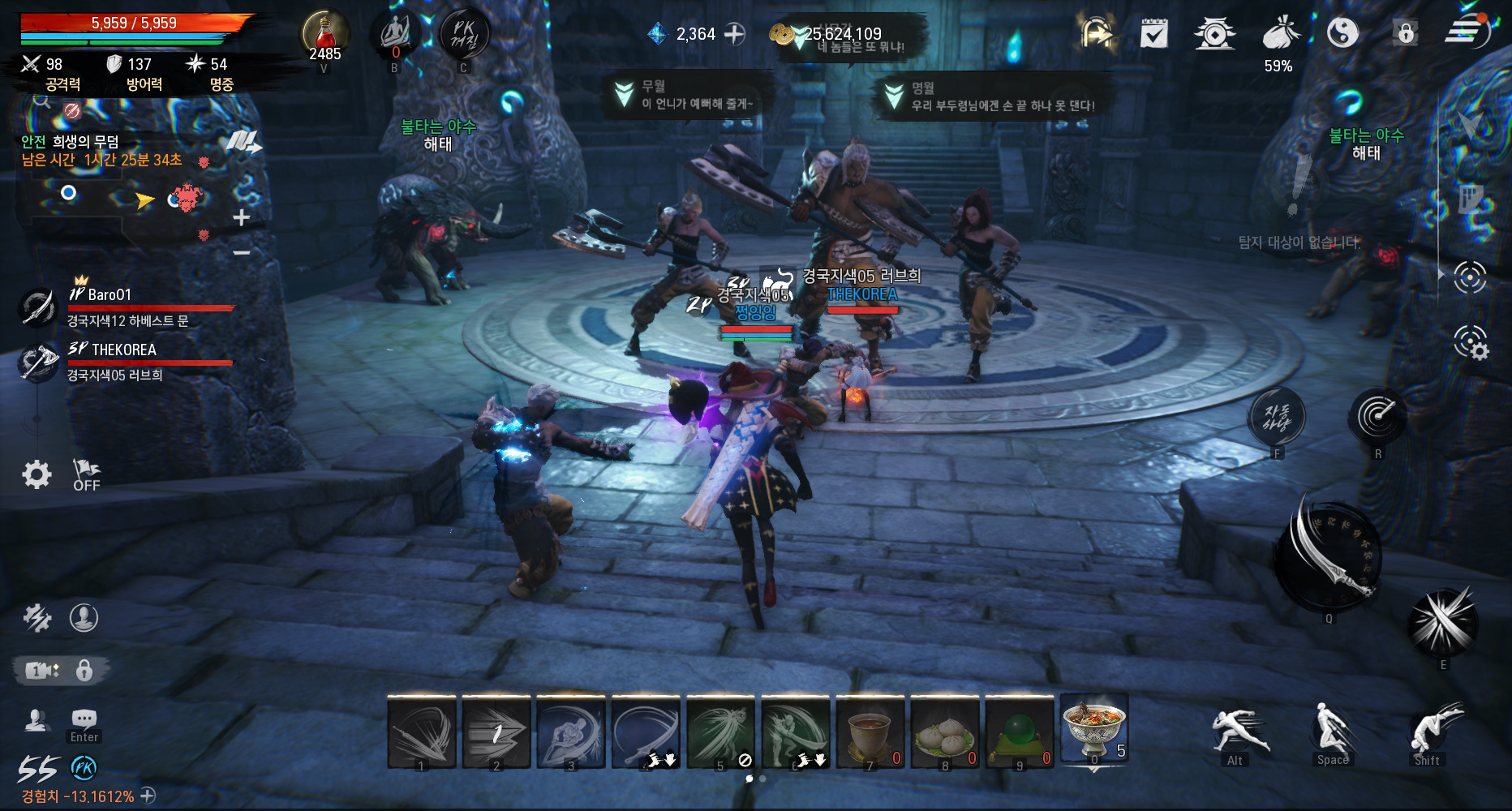Screen dimensions: 1512x811
Task: Open the main menu lines icon
Action: [1466, 32]
